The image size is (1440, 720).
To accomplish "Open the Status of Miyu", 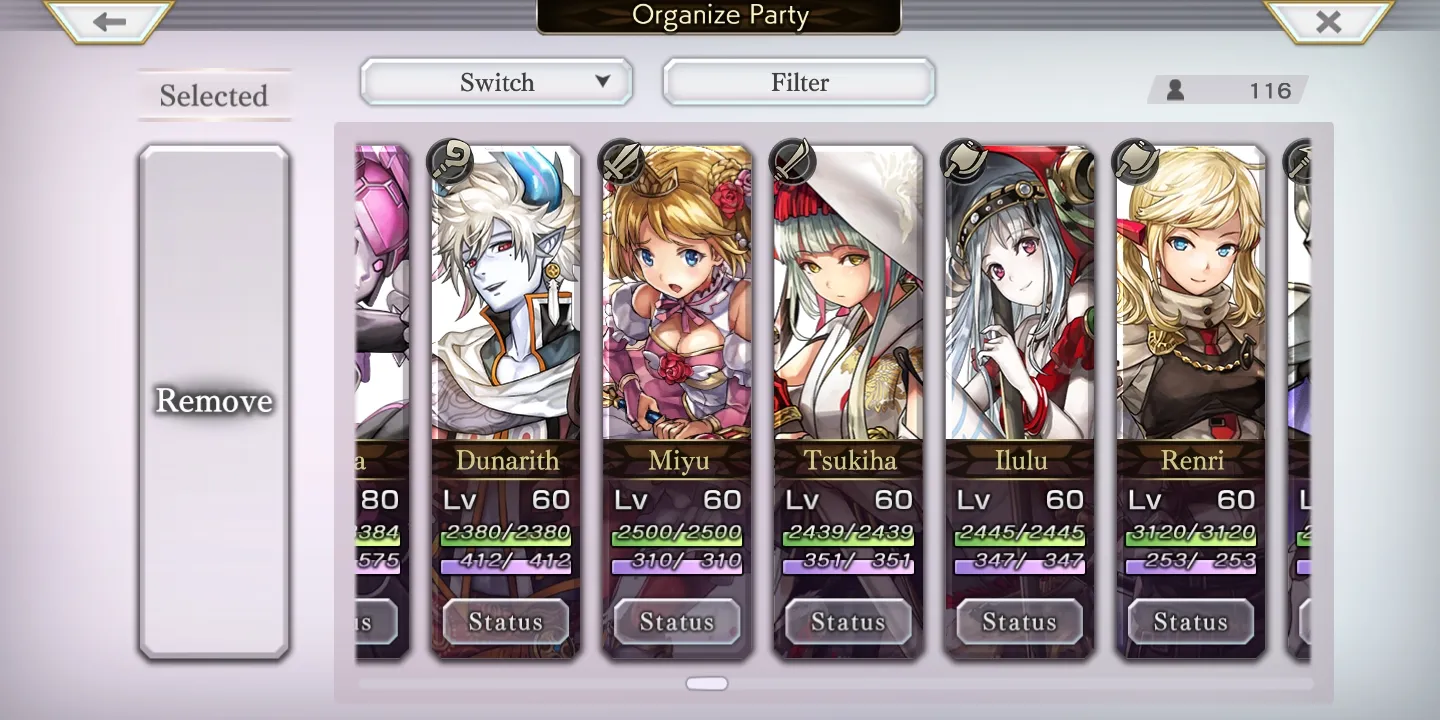I will tap(677, 622).
